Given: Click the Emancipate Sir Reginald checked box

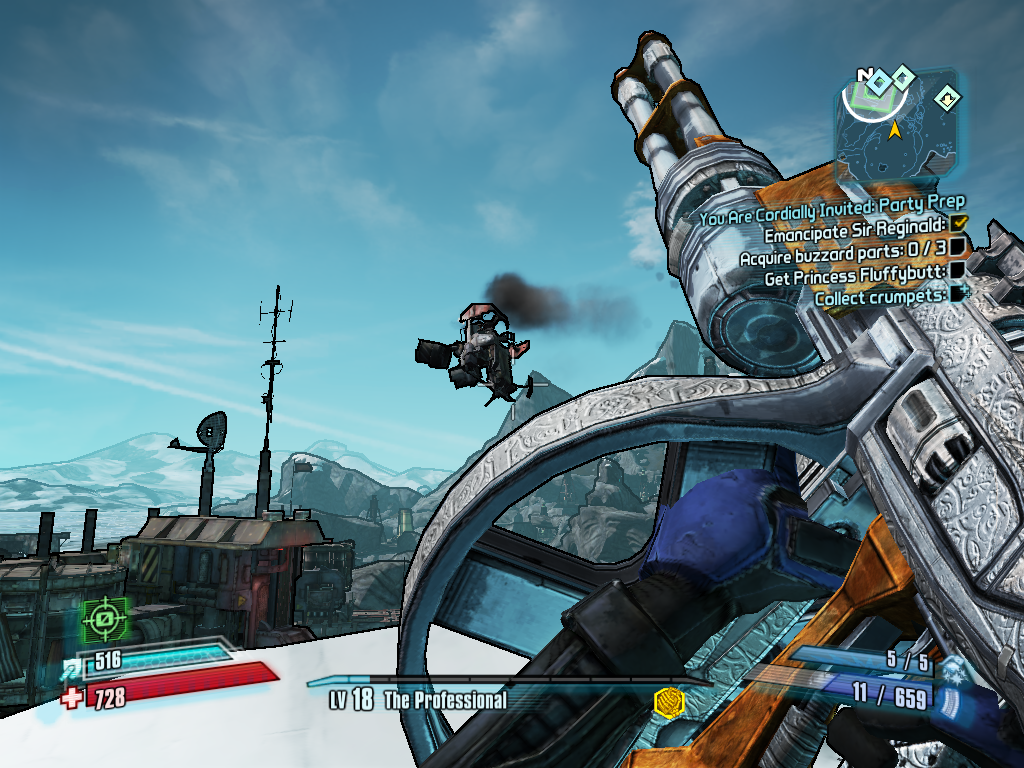Looking at the screenshot, I should tap(960, 222).
